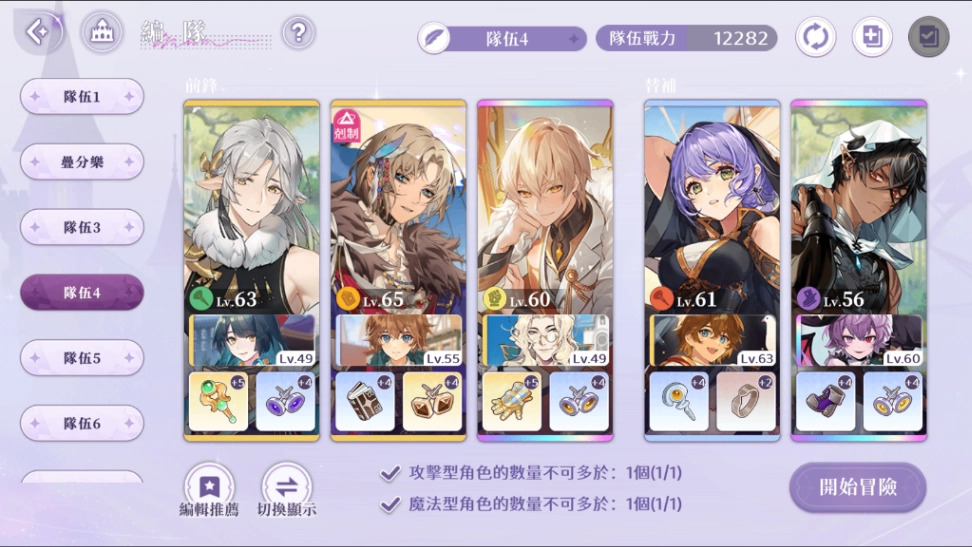Start the adventure with 開始冒險
The width and height of the screenshot is (972, 547).
[857, 487]
